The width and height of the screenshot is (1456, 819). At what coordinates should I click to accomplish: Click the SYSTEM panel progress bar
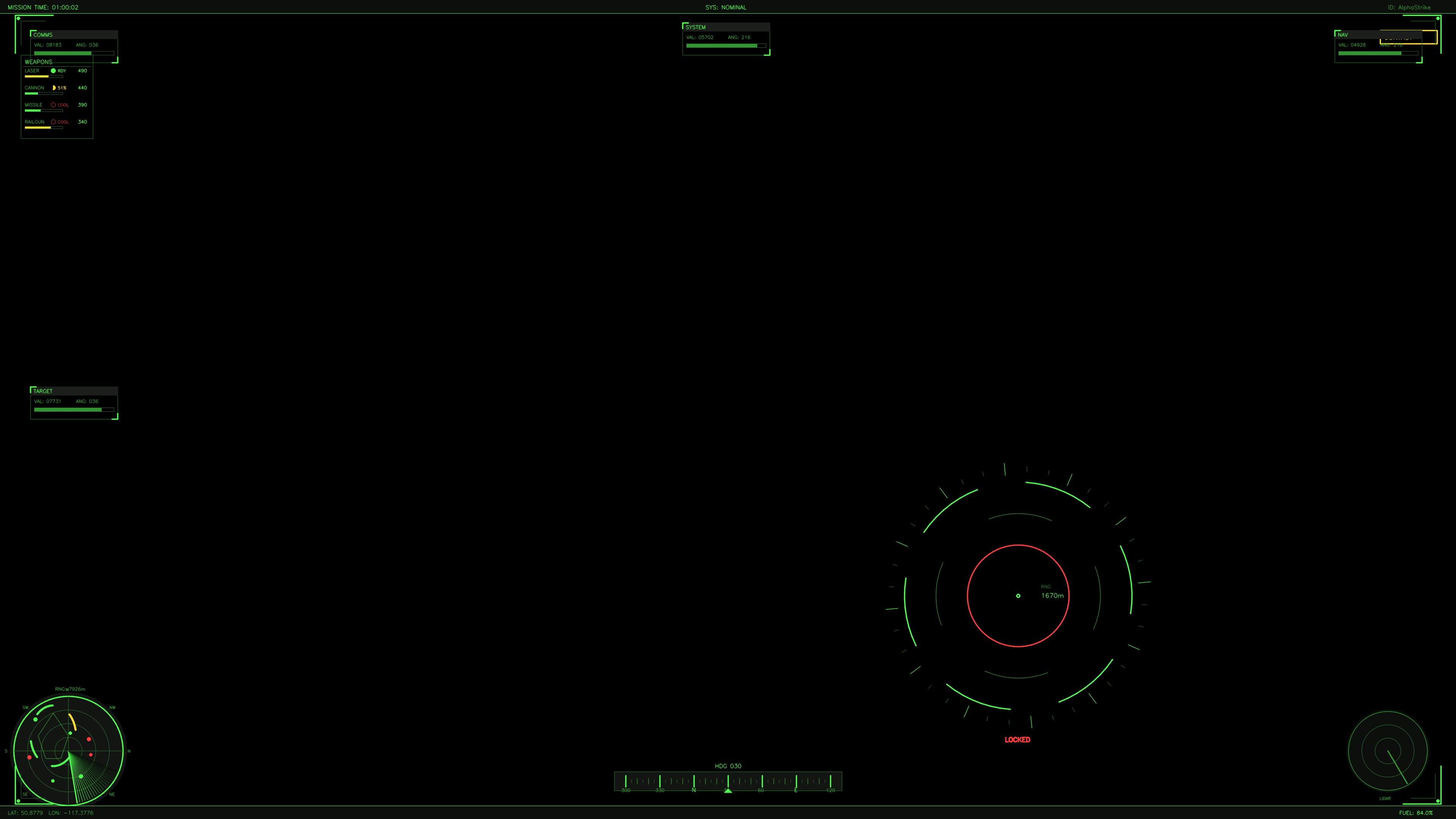tap(723, 45)
